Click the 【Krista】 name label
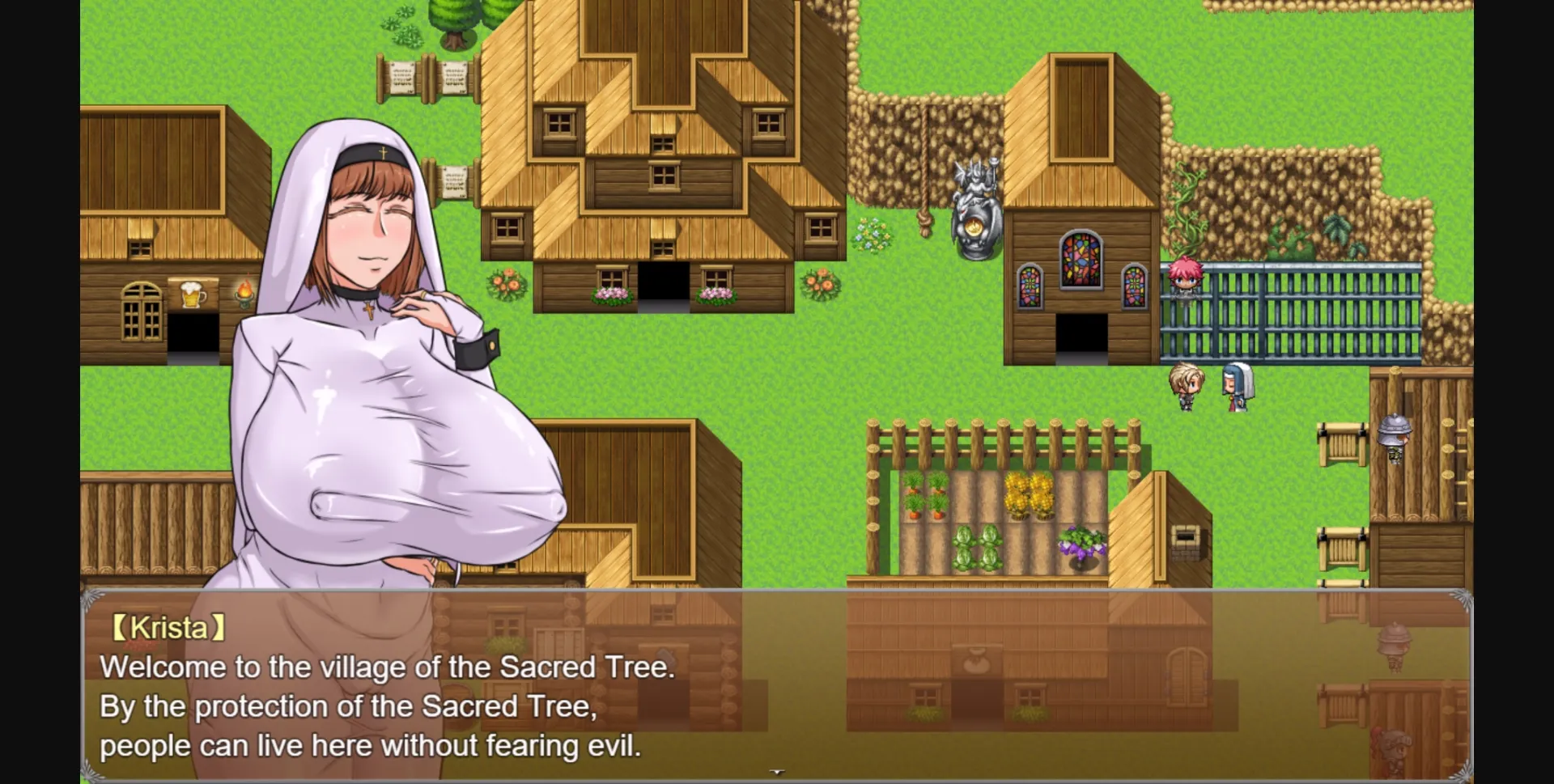 click(168, 627)
